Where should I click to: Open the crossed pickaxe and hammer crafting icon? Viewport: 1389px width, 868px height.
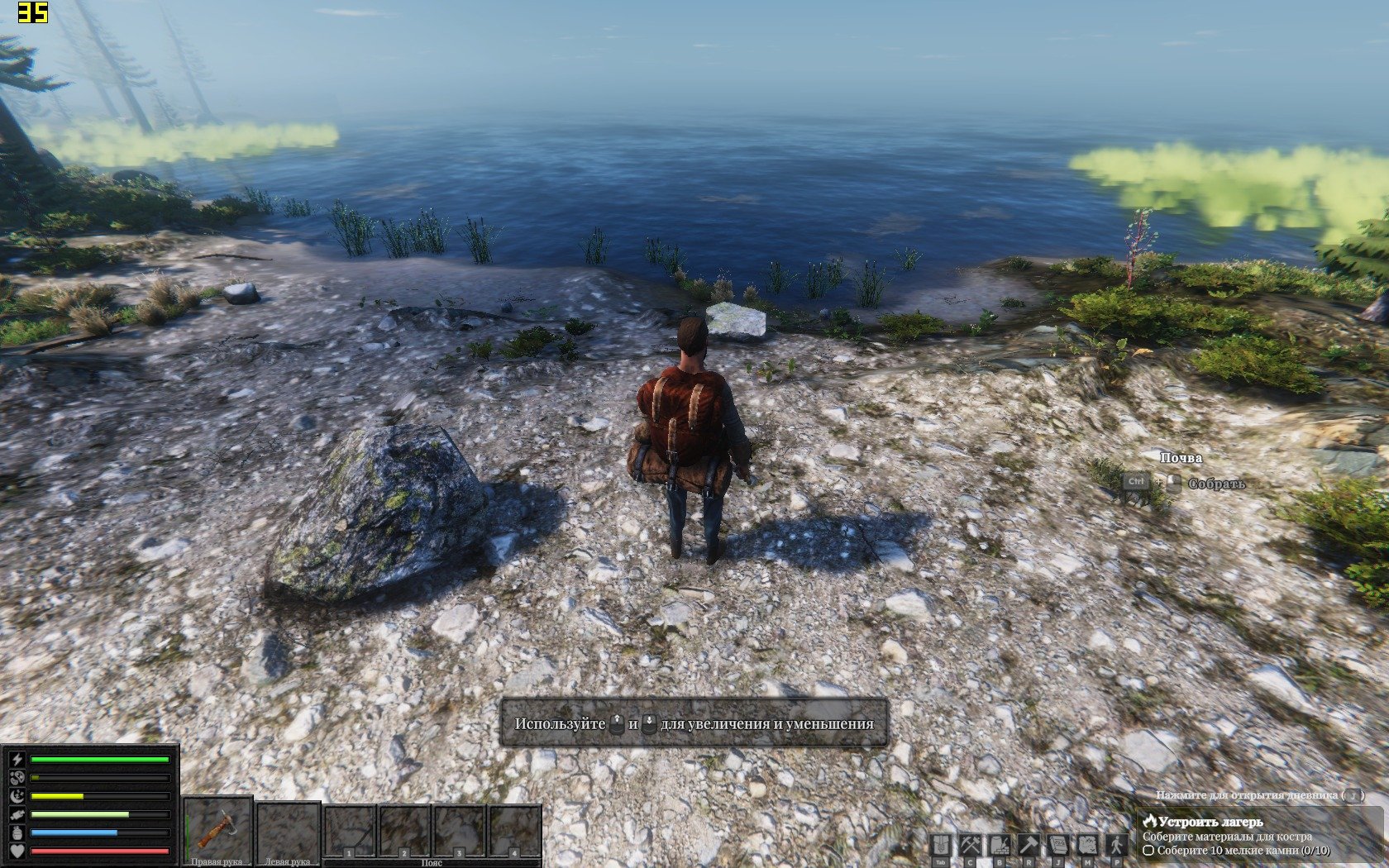(970, 845)
